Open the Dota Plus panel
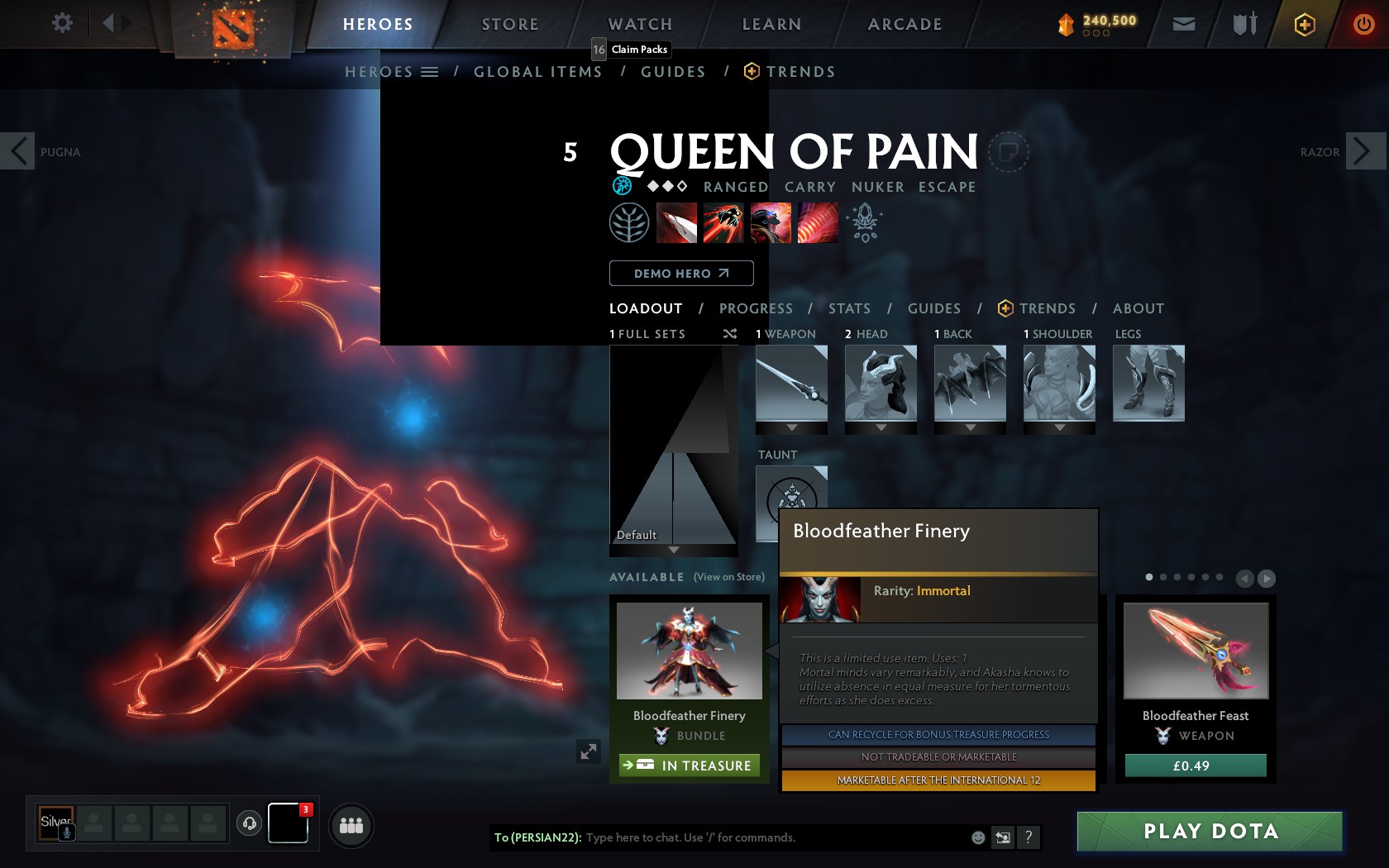Image resolution: width=1389 pixels, height=868 pixels. (x=1305, y=24)
